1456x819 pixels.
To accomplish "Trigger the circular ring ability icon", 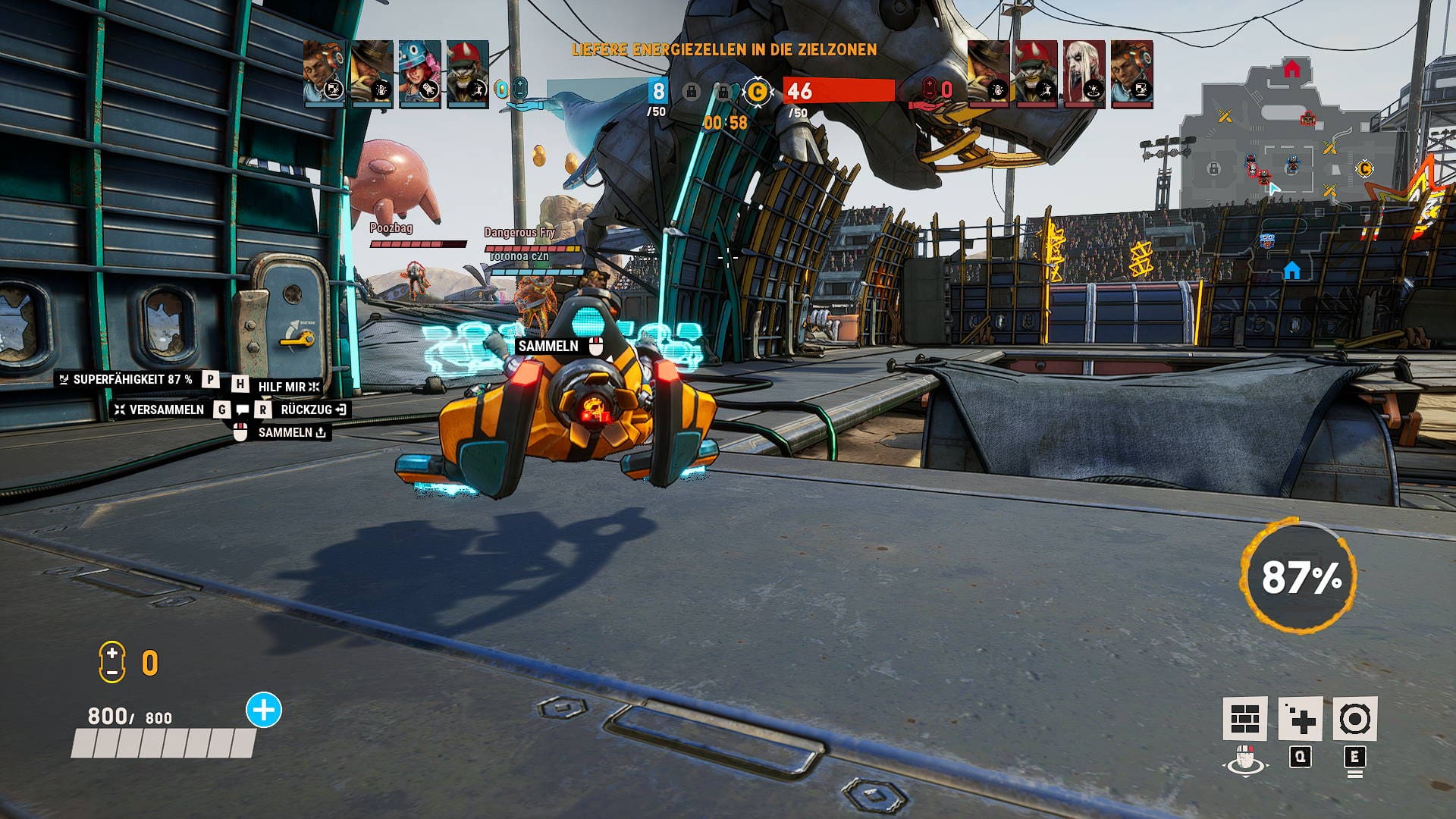I will click(1354, 718).
